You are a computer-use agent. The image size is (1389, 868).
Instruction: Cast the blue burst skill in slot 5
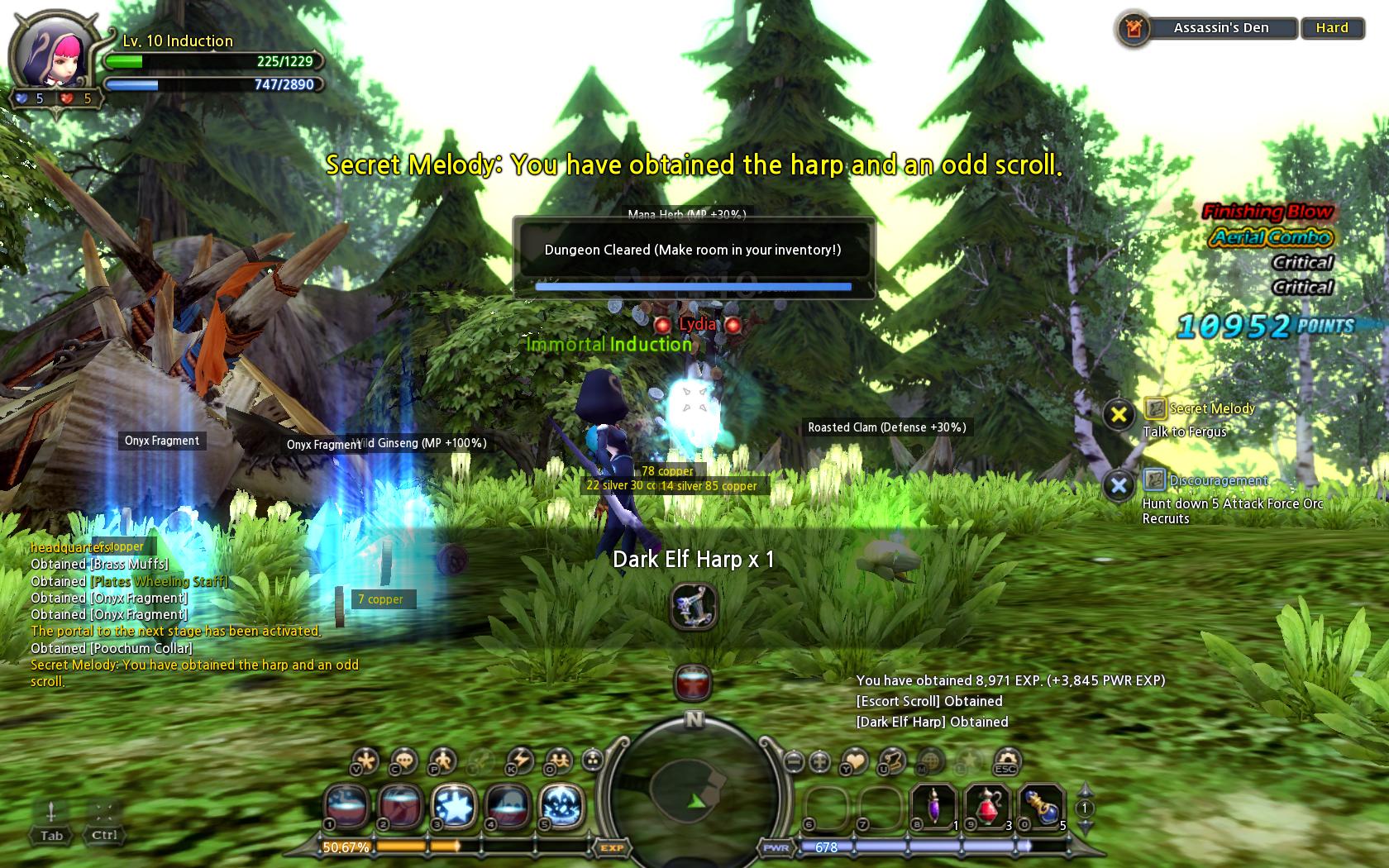tap(561, 804)
